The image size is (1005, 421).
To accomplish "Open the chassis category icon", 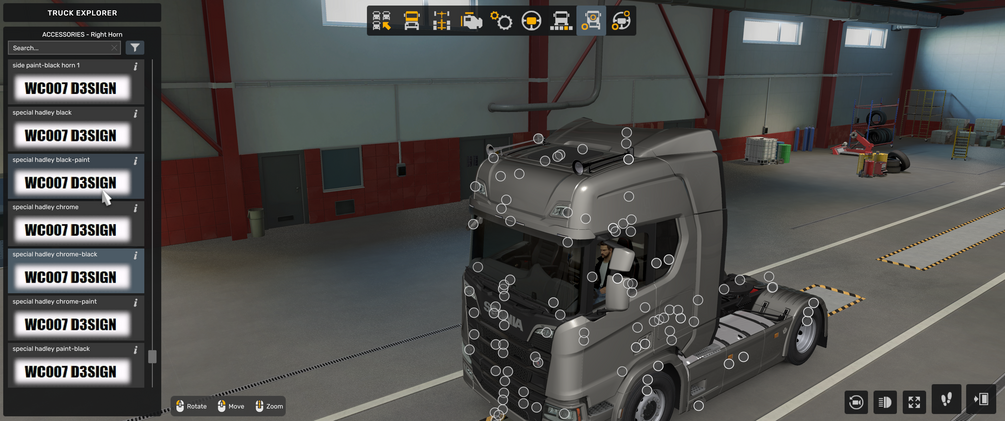I will tap(441, 21).
